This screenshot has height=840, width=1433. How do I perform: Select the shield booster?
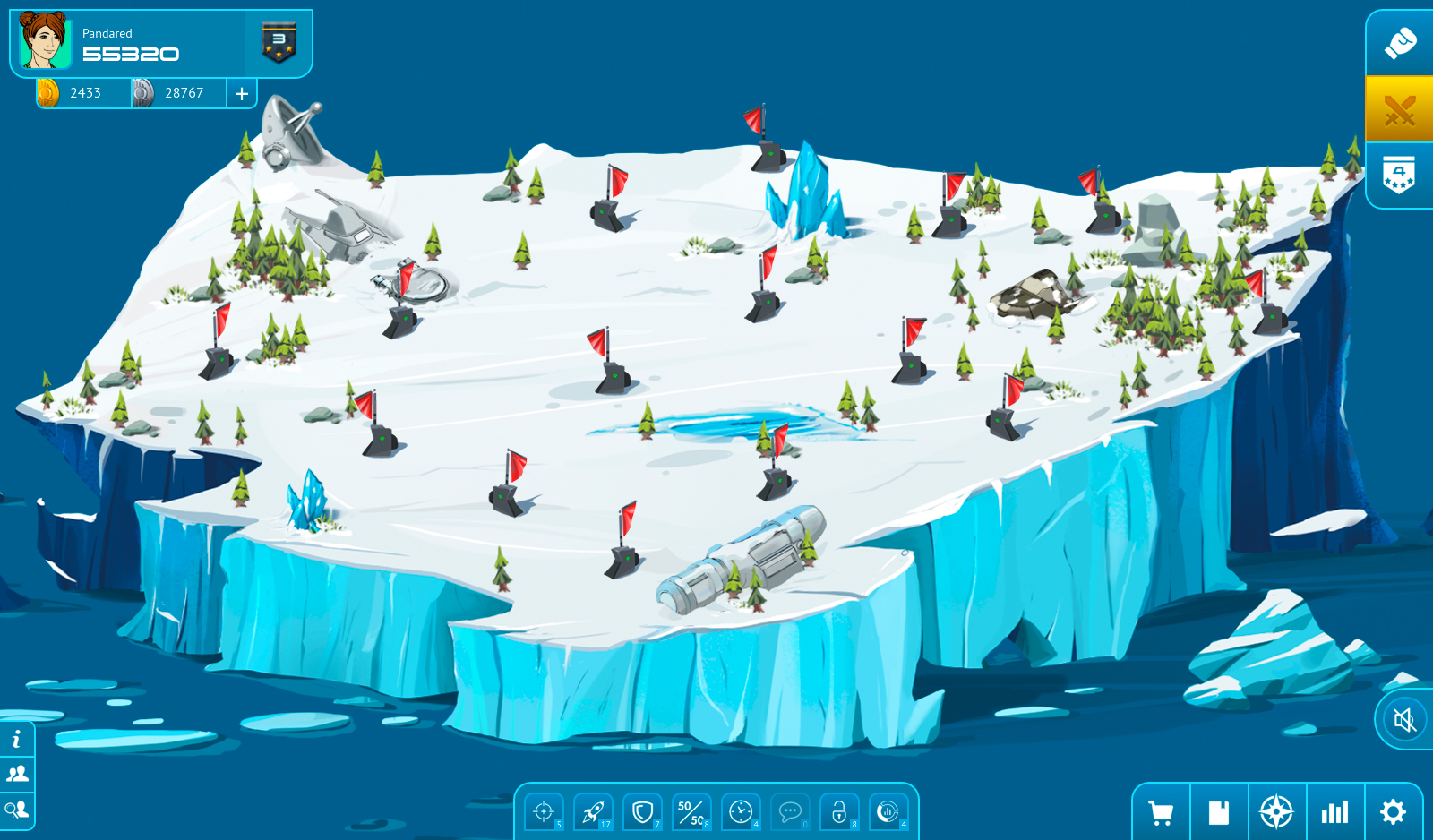642,812
